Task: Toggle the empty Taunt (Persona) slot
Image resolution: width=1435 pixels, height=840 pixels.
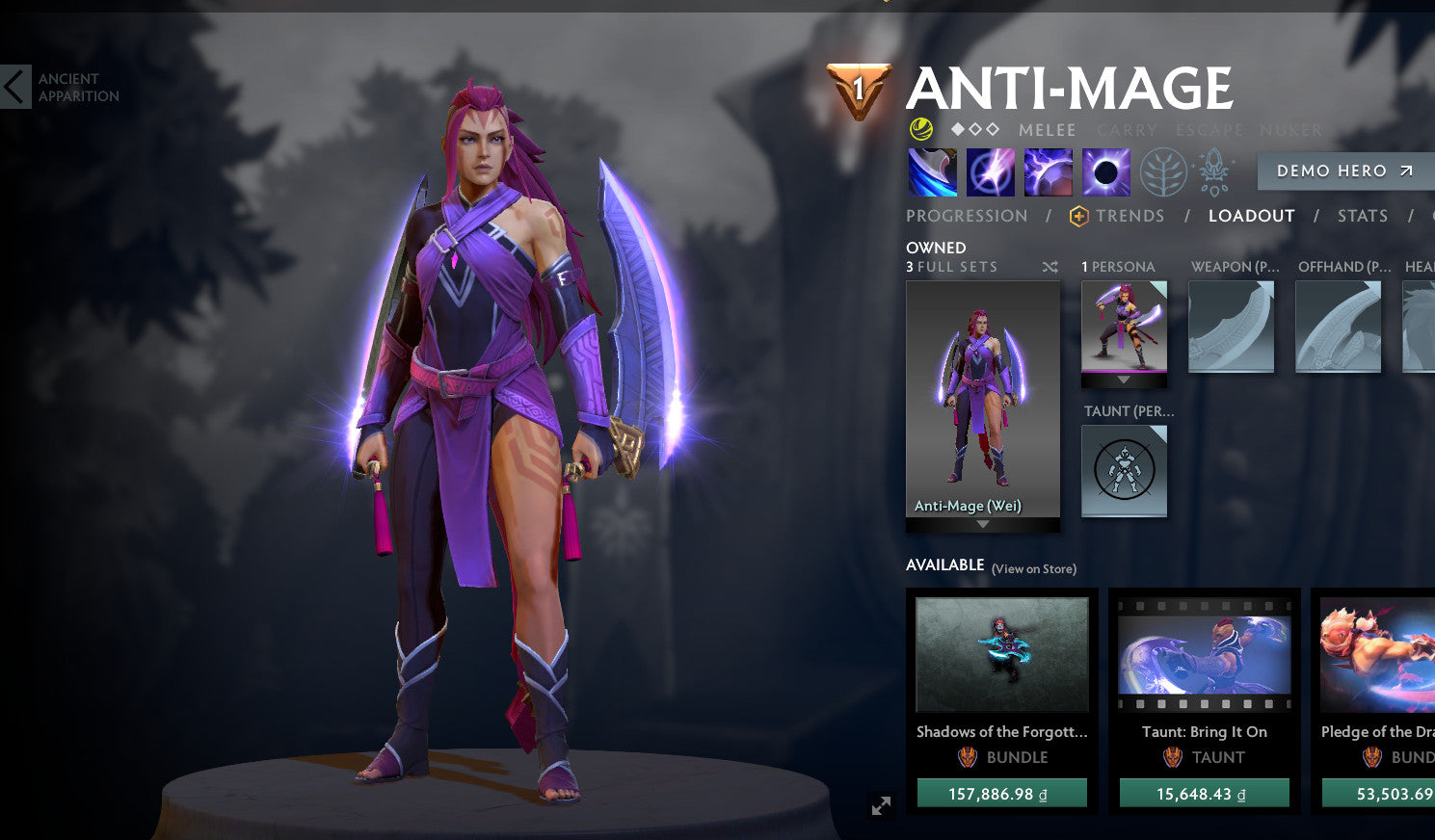Action: click(x=1124, y=471)
